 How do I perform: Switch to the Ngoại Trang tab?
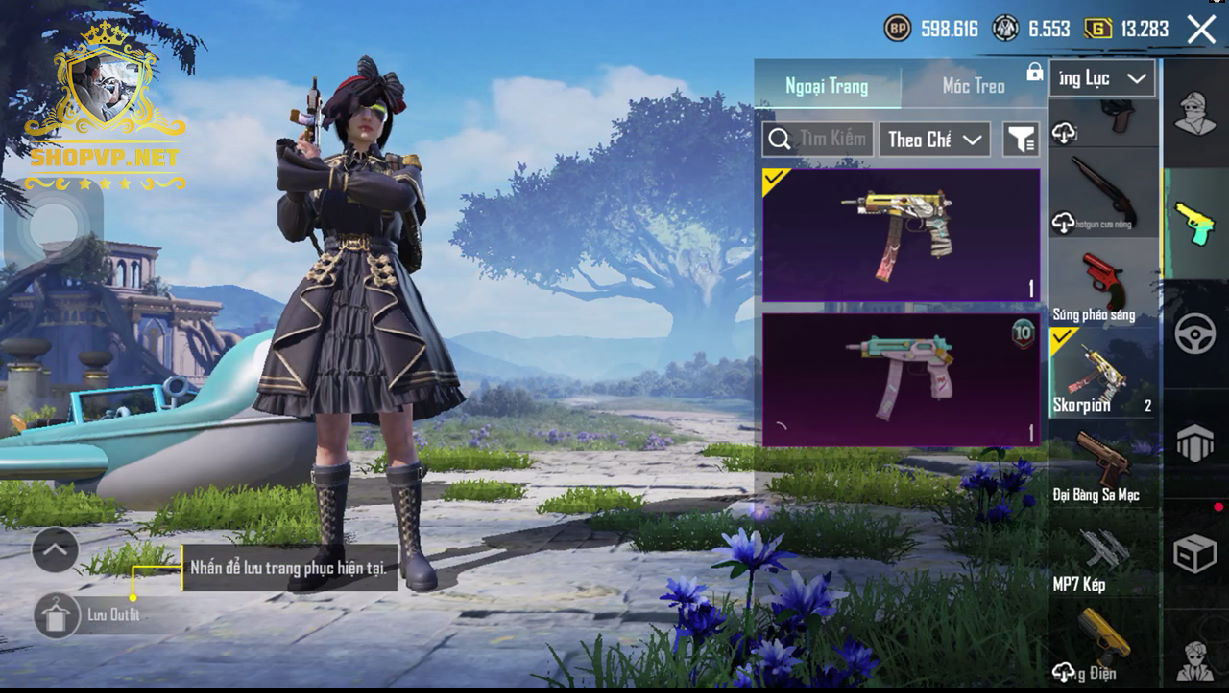[x=827, y=86]
